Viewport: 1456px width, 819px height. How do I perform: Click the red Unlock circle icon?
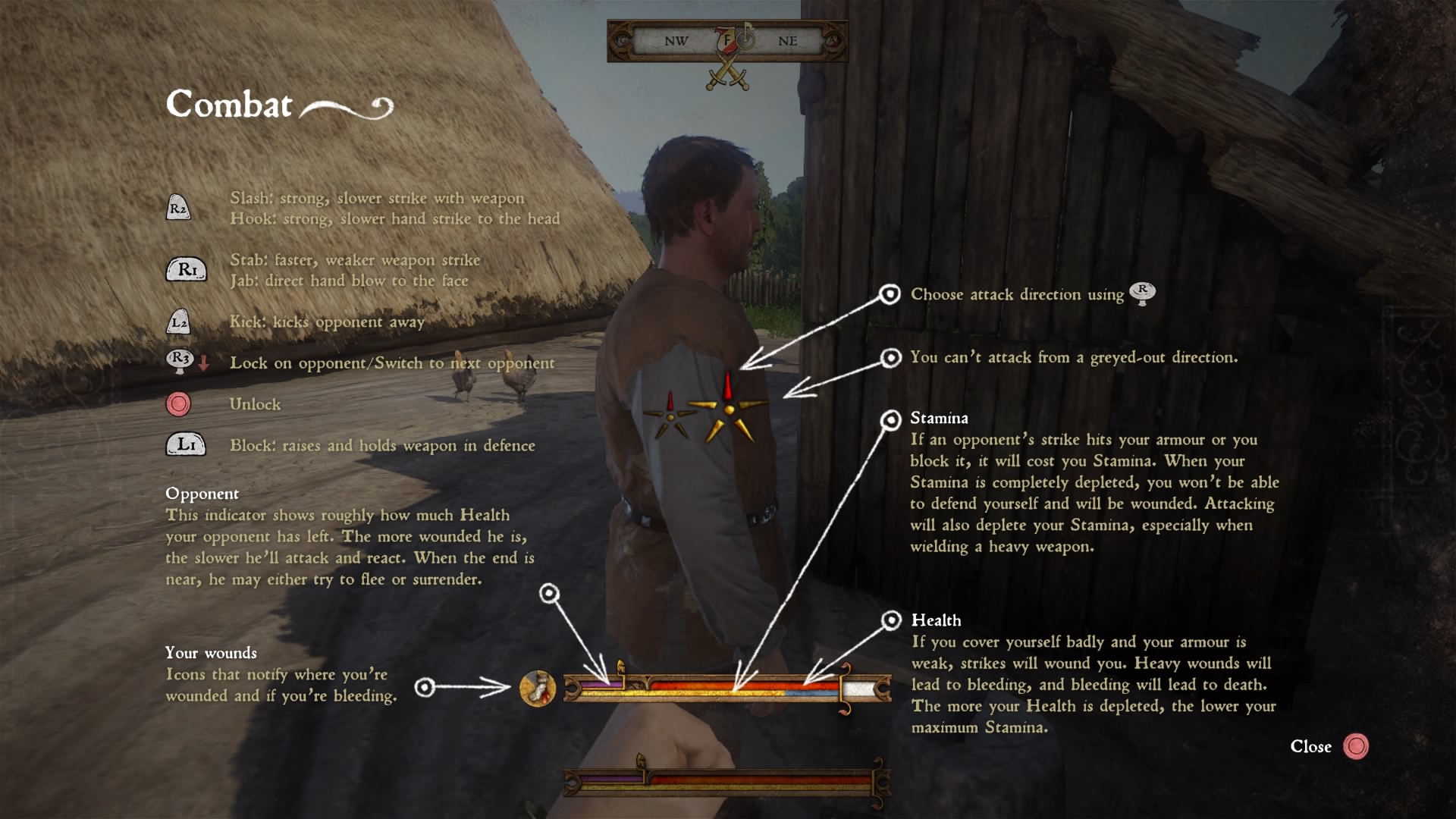coord(177,403)
